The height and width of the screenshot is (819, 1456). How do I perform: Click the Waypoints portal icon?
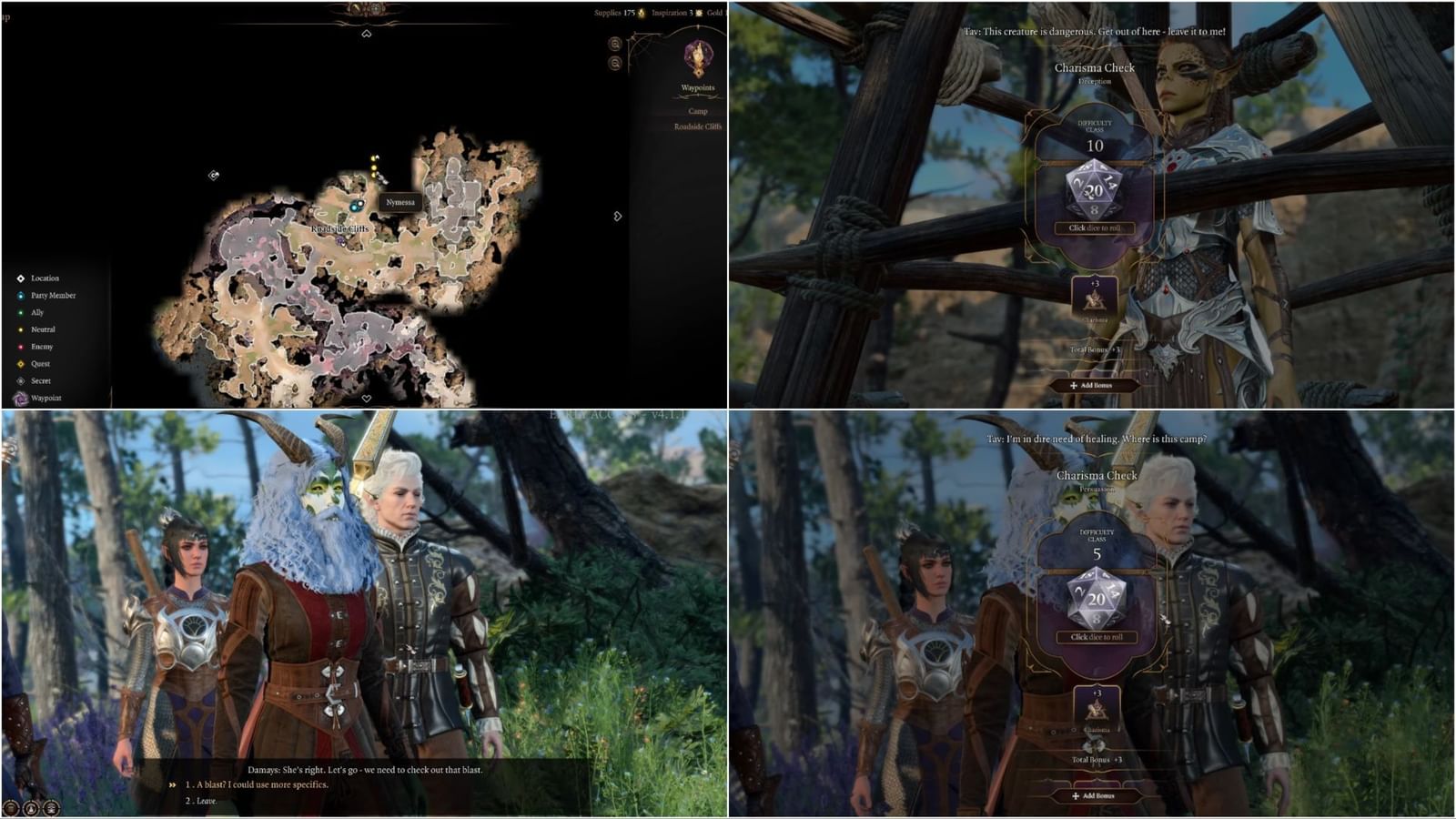pyautogui.click(x=697, y=56)
